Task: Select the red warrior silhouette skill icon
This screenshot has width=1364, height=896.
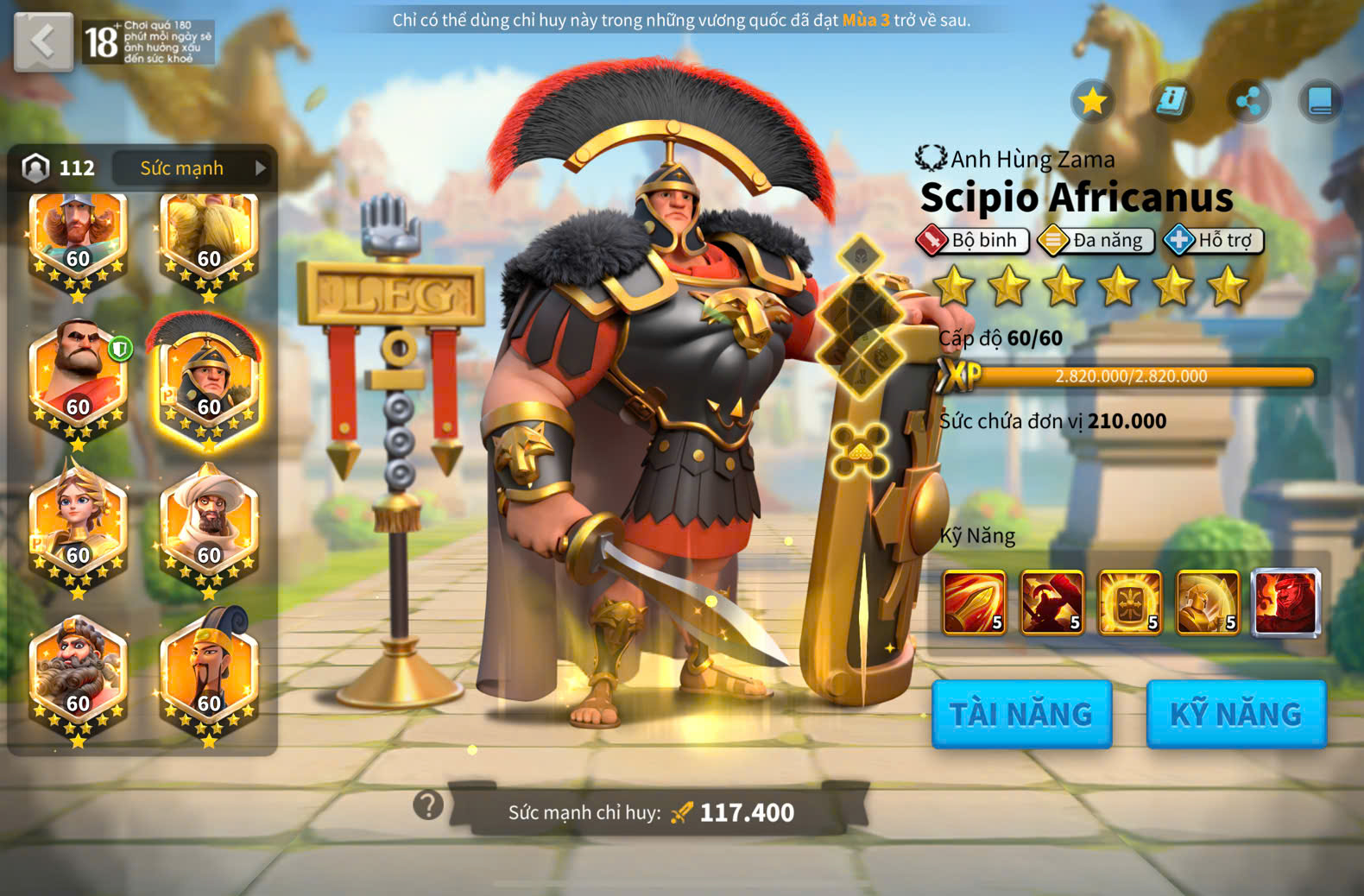Action: tap(1051, 603)
